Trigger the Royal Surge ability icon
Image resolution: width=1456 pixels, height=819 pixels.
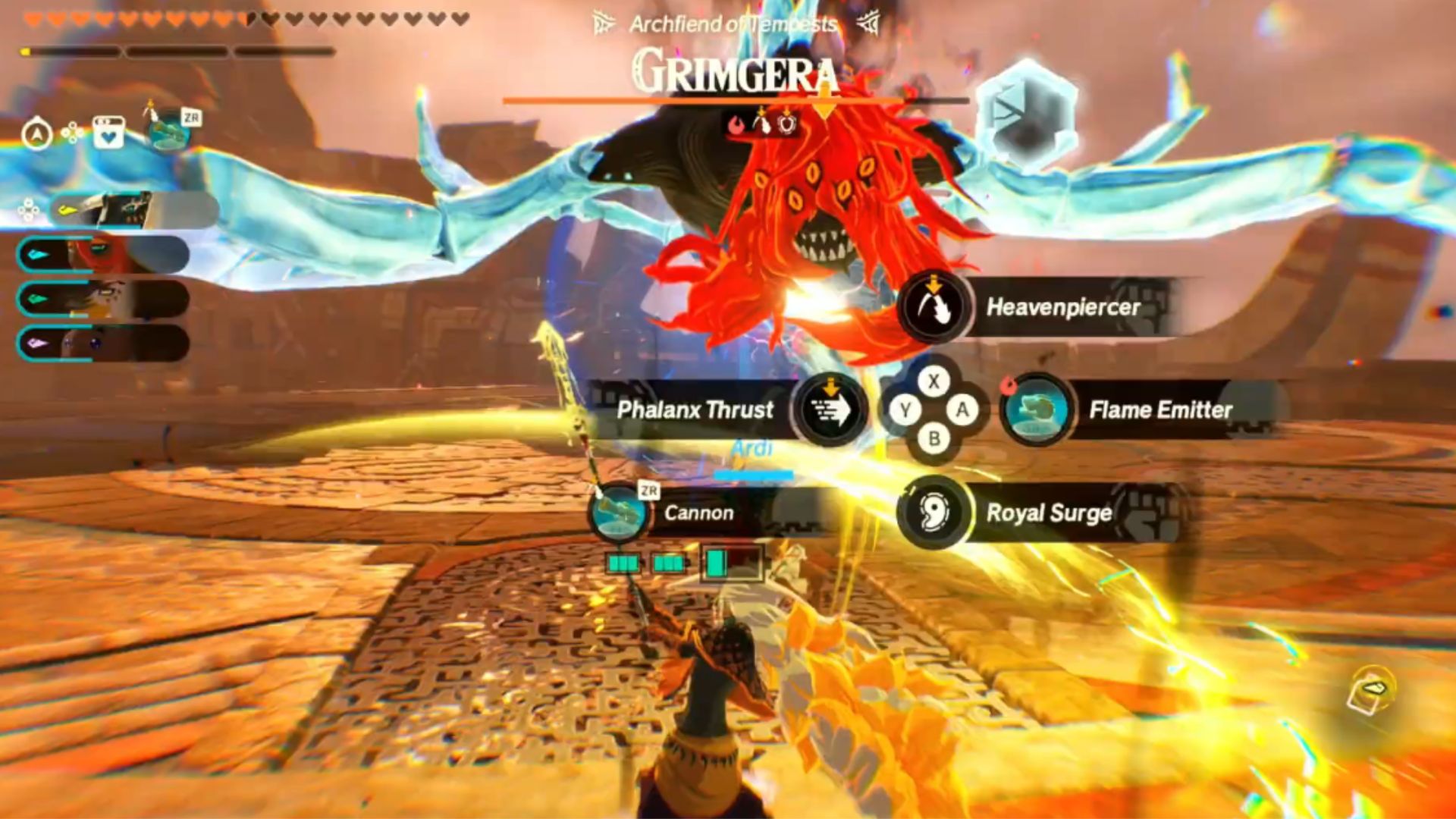(x=934, y=513)
